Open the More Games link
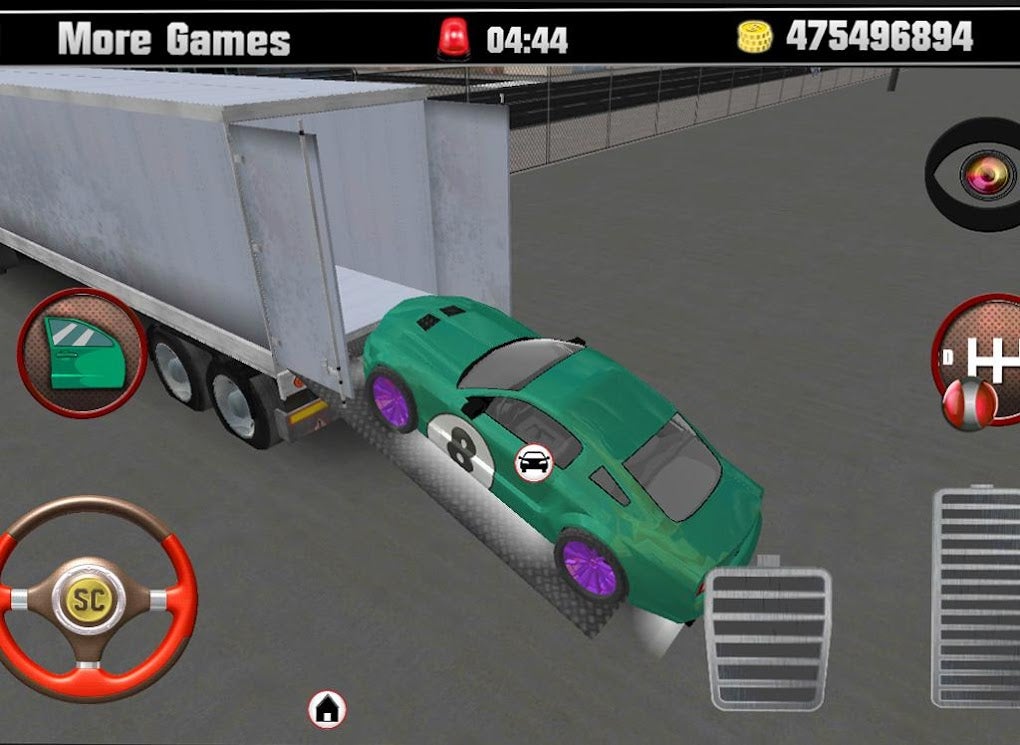Image resolution: width=1020 pixels, height=745 pixels. pos(174,39)
